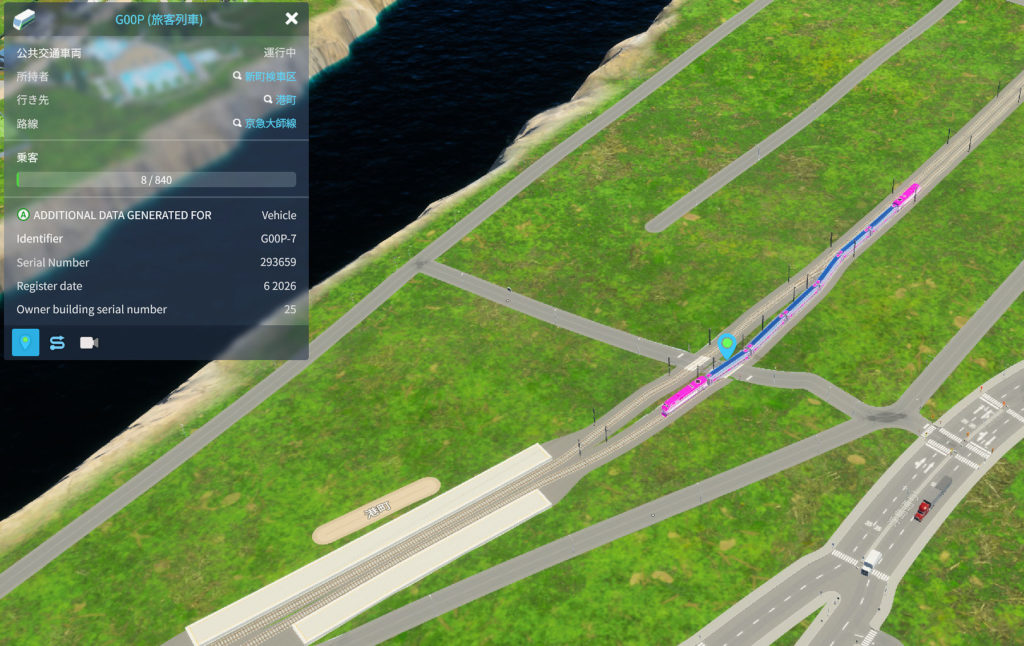Image resolution: width=1024 pixels, height=646 pixels.
Task: Show the vehicle's route paths icon
Action: point(57,343)
